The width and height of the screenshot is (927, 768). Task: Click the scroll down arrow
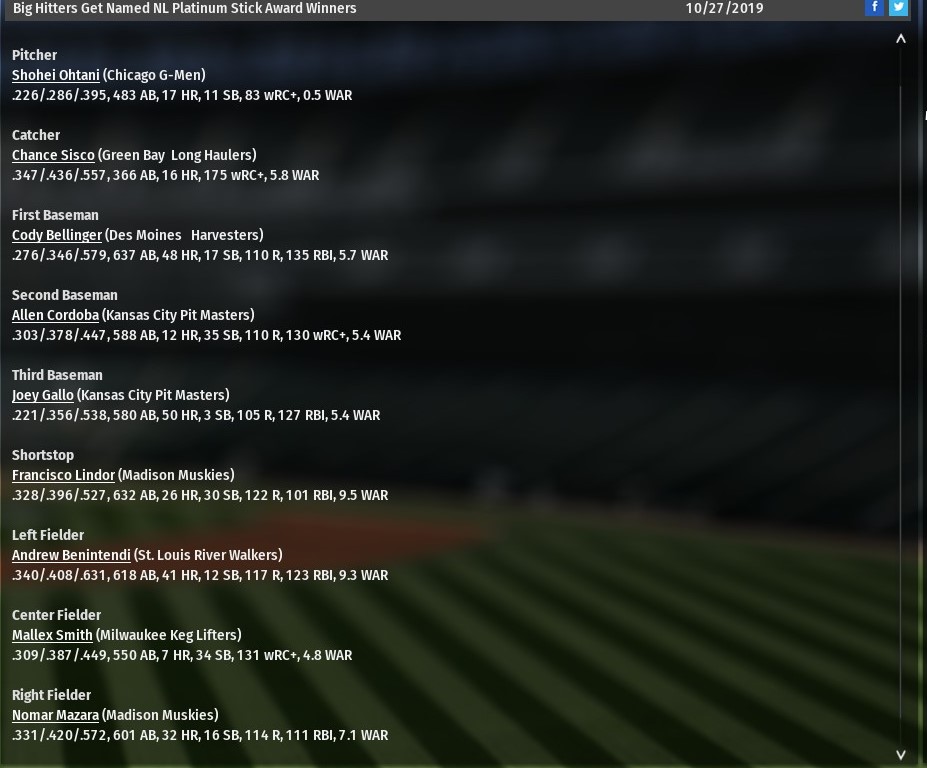point(900,755)
